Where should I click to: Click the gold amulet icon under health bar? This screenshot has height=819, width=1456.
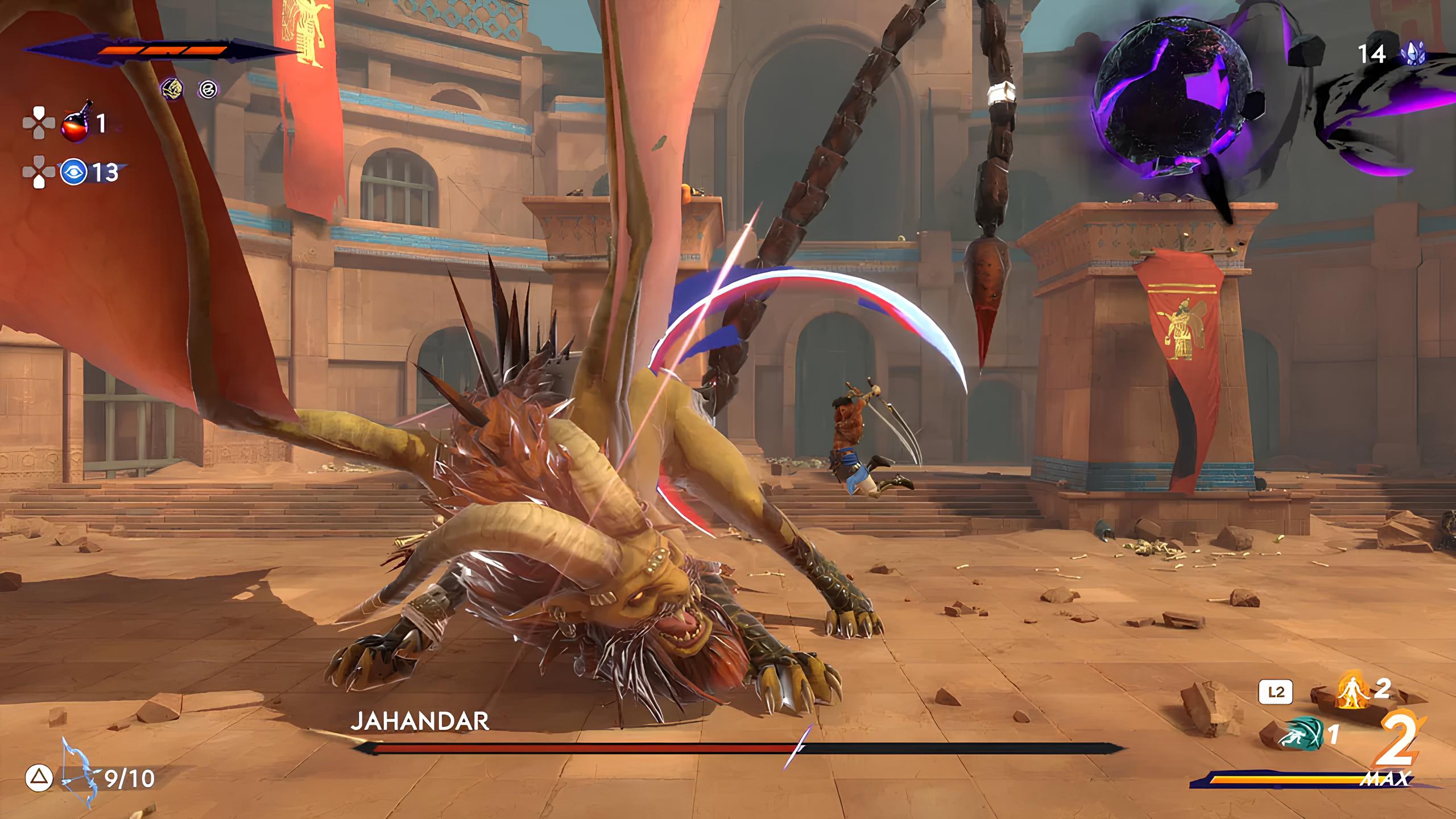[x=172, y=88]
